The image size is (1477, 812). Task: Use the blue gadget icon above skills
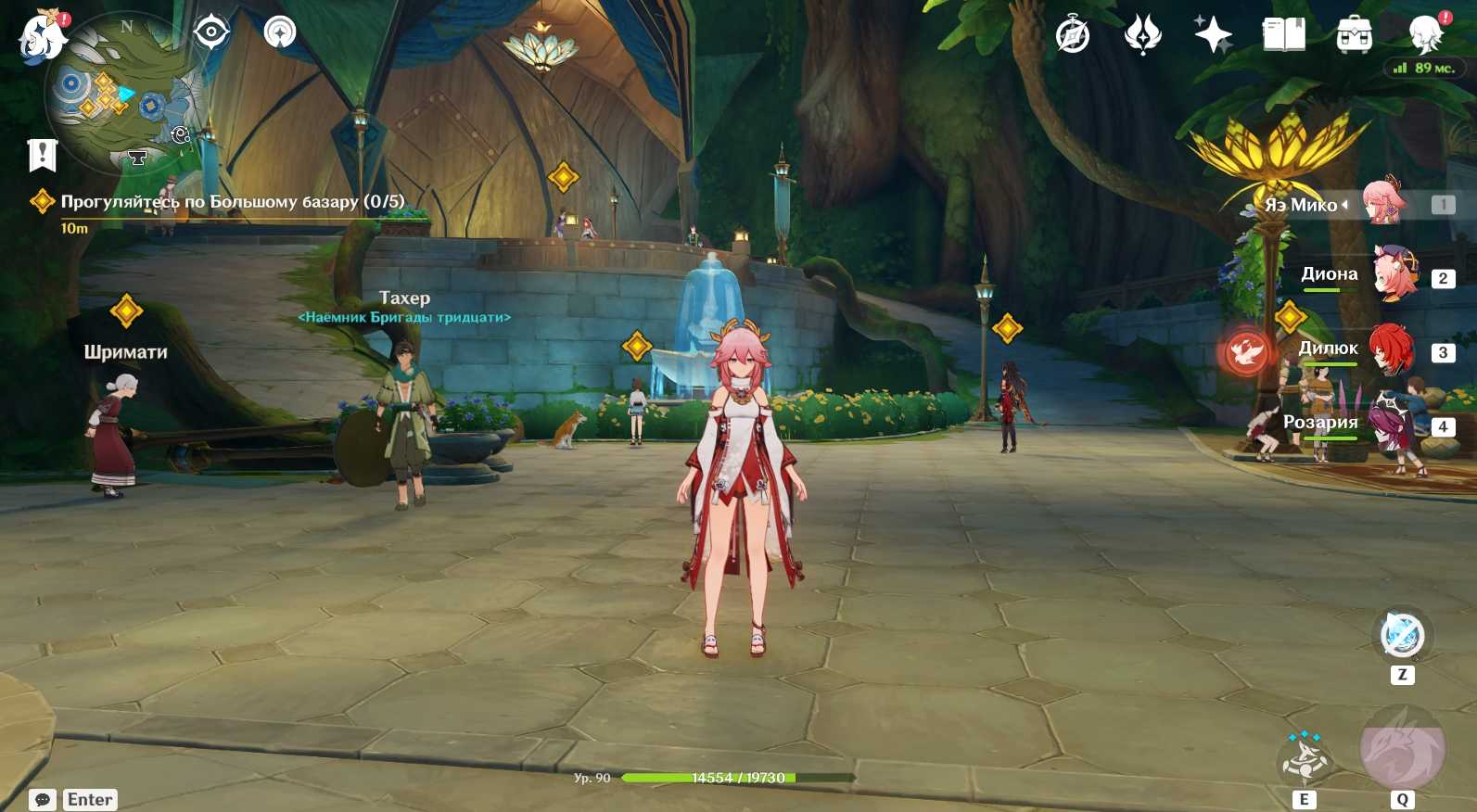(x=1402, y=636)
